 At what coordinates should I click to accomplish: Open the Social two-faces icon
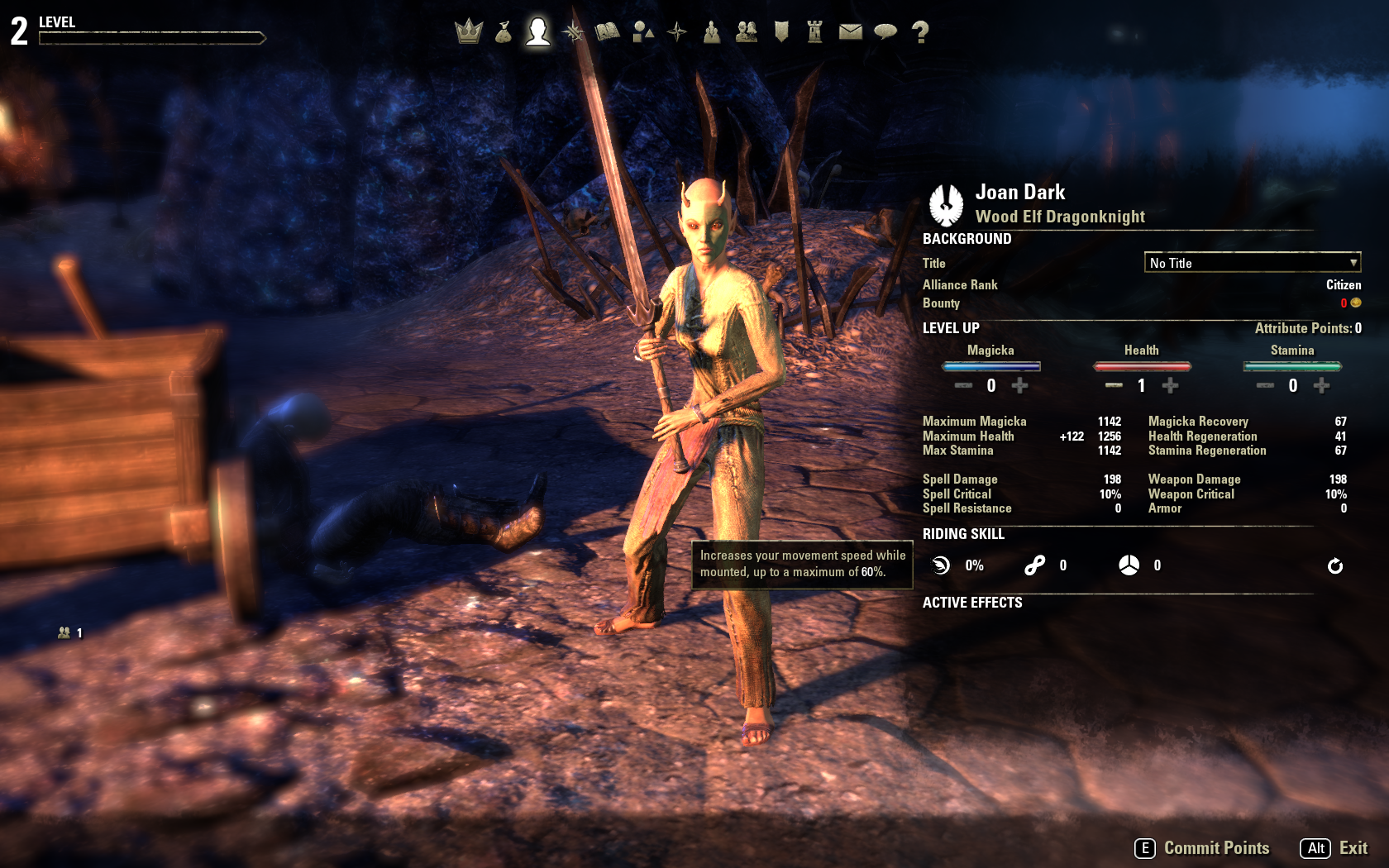point(747,32)
